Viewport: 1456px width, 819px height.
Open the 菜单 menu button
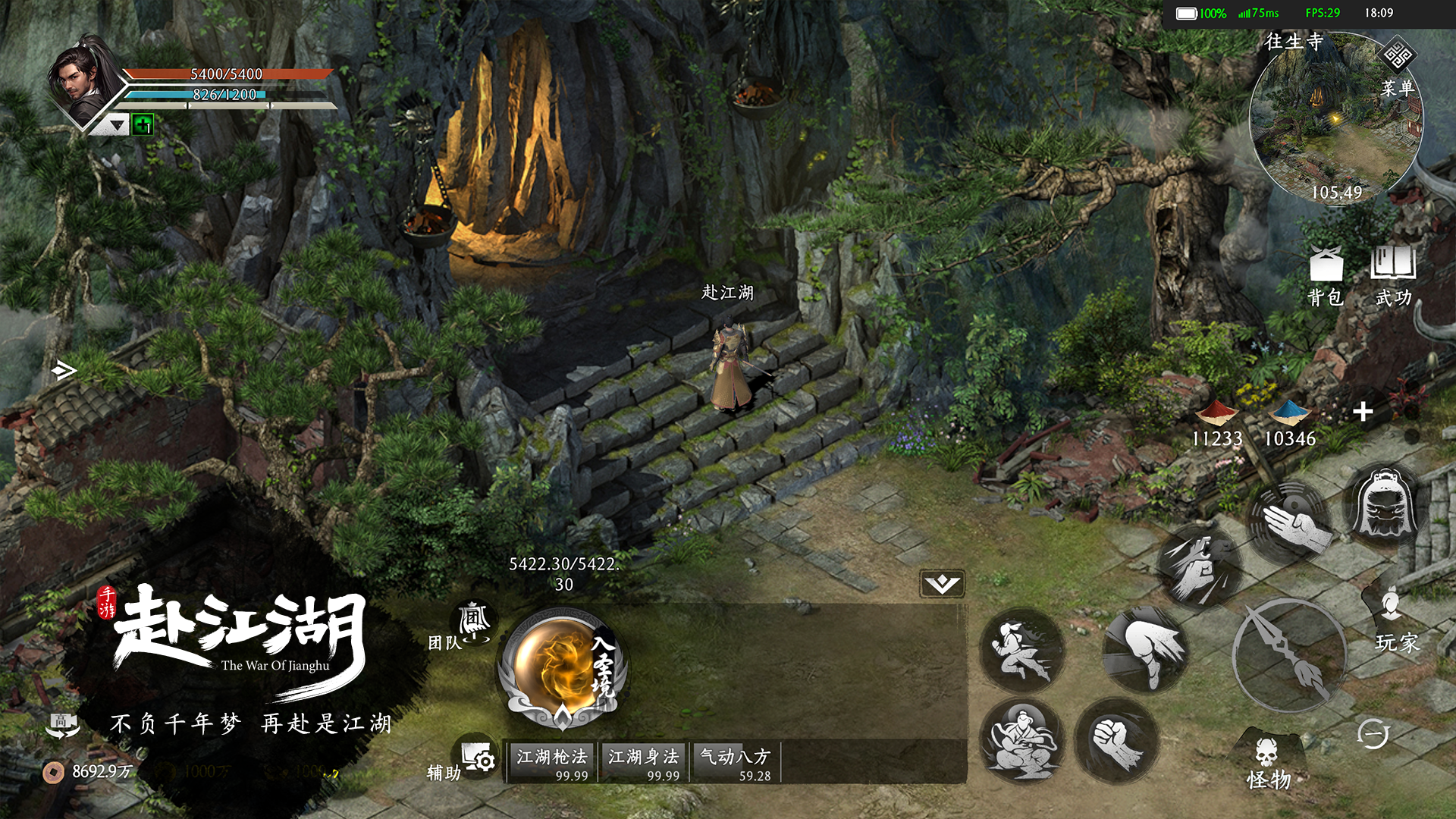[1398, 71]
